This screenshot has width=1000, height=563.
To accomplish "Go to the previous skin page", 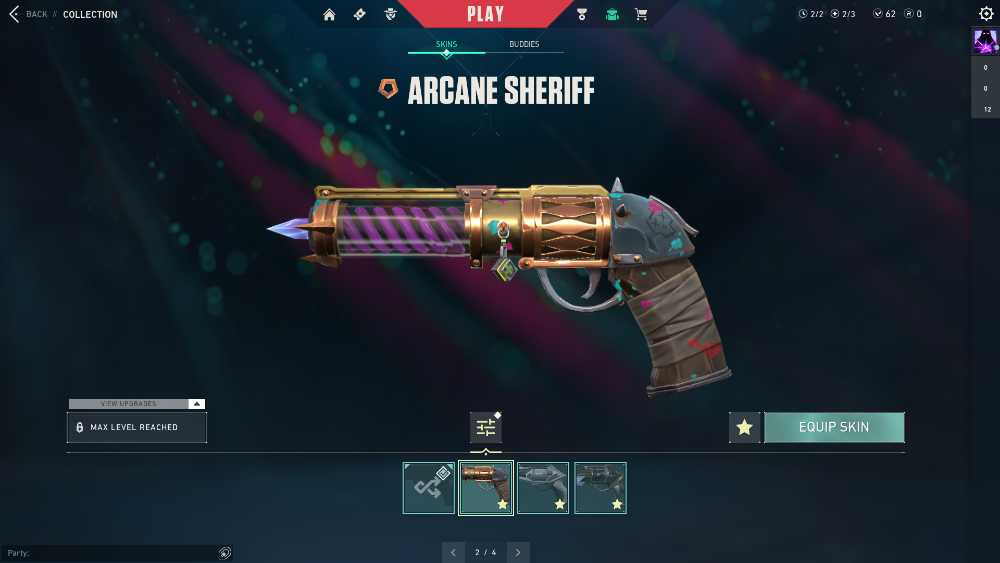I will [x=453, y=552].
